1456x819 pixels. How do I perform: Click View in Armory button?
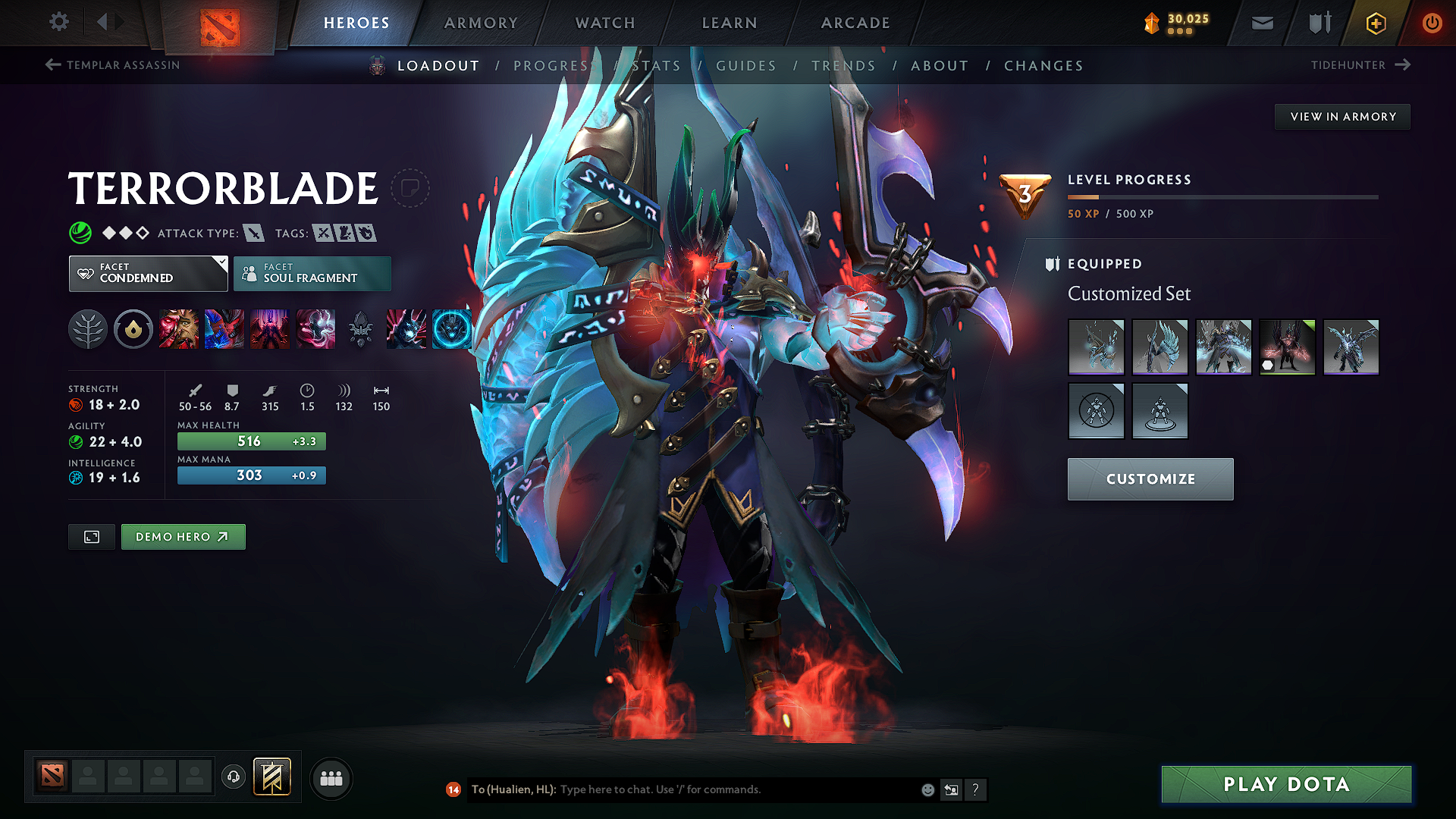[1342, 117]
